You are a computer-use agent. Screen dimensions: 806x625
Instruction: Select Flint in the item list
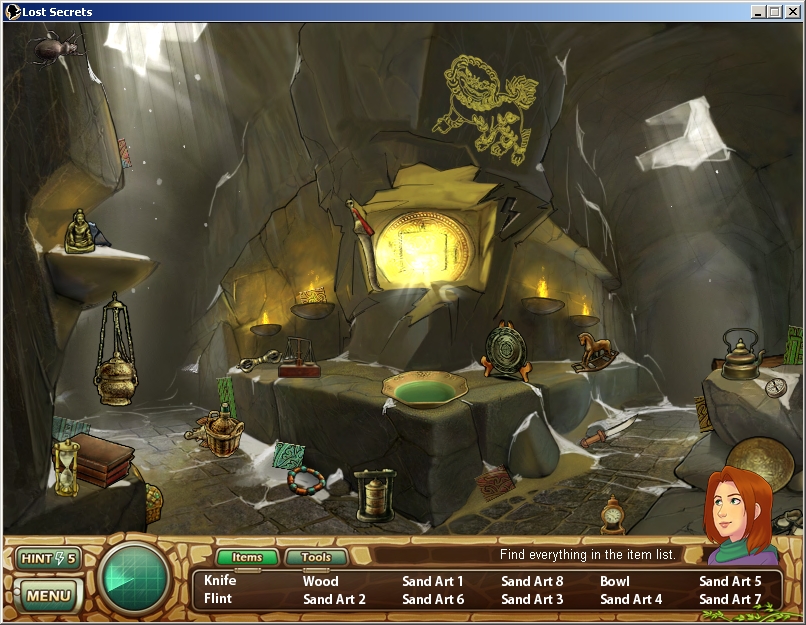(x=218, y=599)
